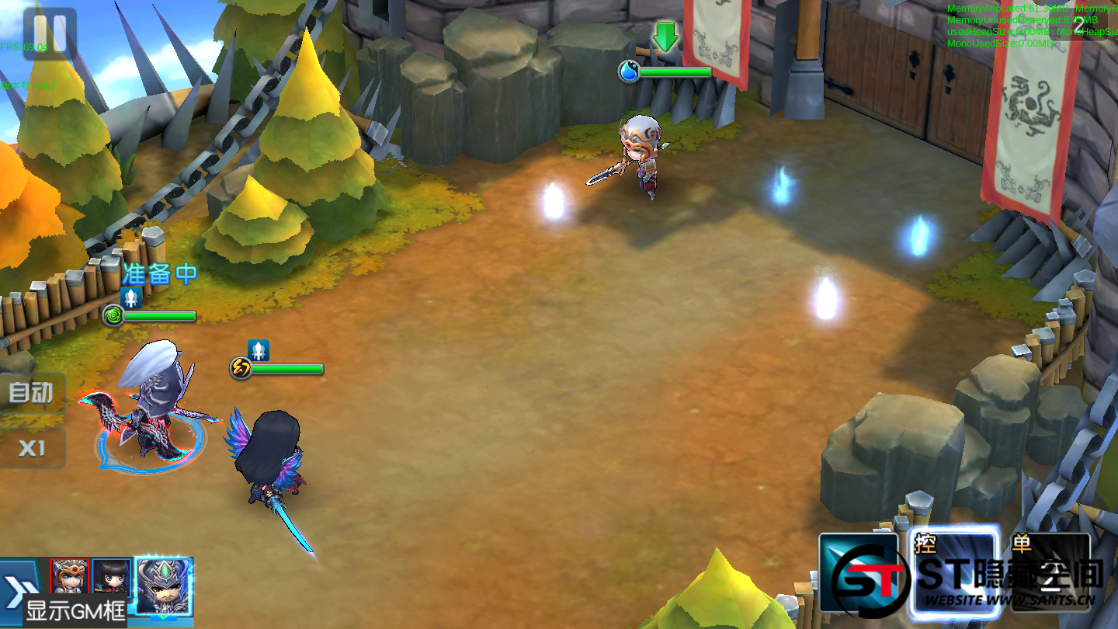Pause the battle
This screenshot has height=629, width=1118.
click(49, 33)
